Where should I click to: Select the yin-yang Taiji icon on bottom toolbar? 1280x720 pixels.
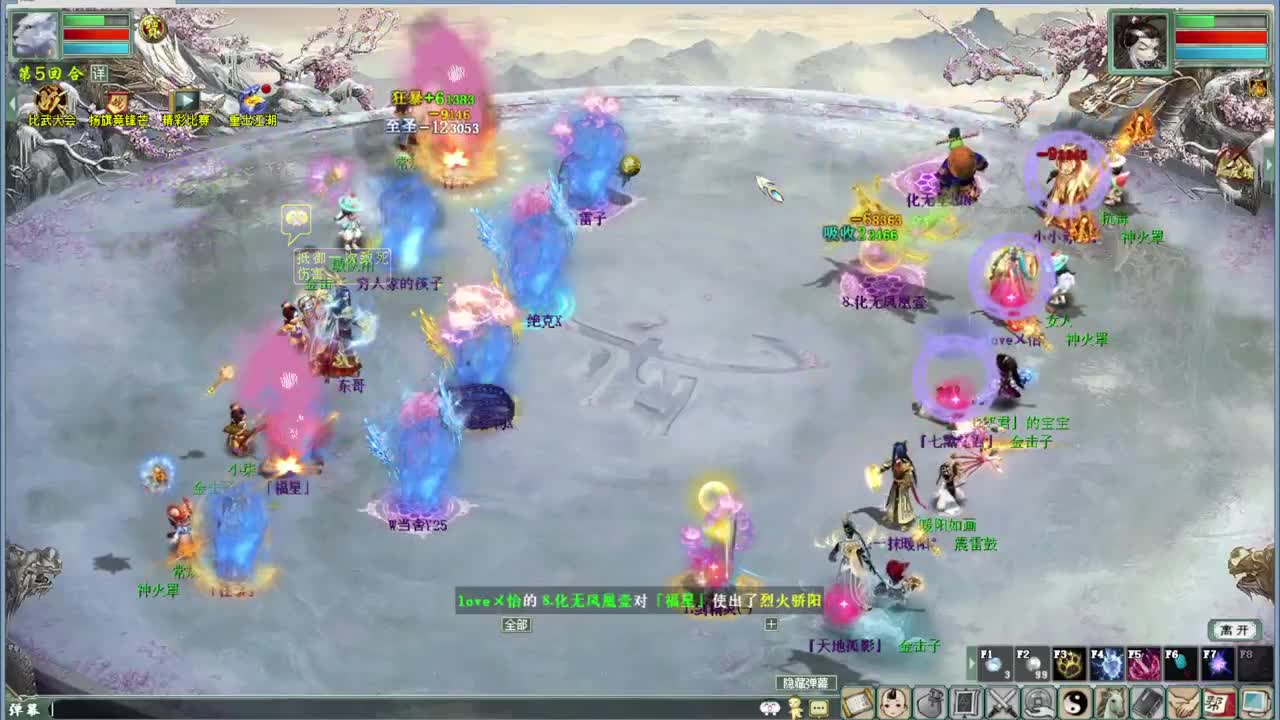pyautogui.click(x=1071, y=704)
